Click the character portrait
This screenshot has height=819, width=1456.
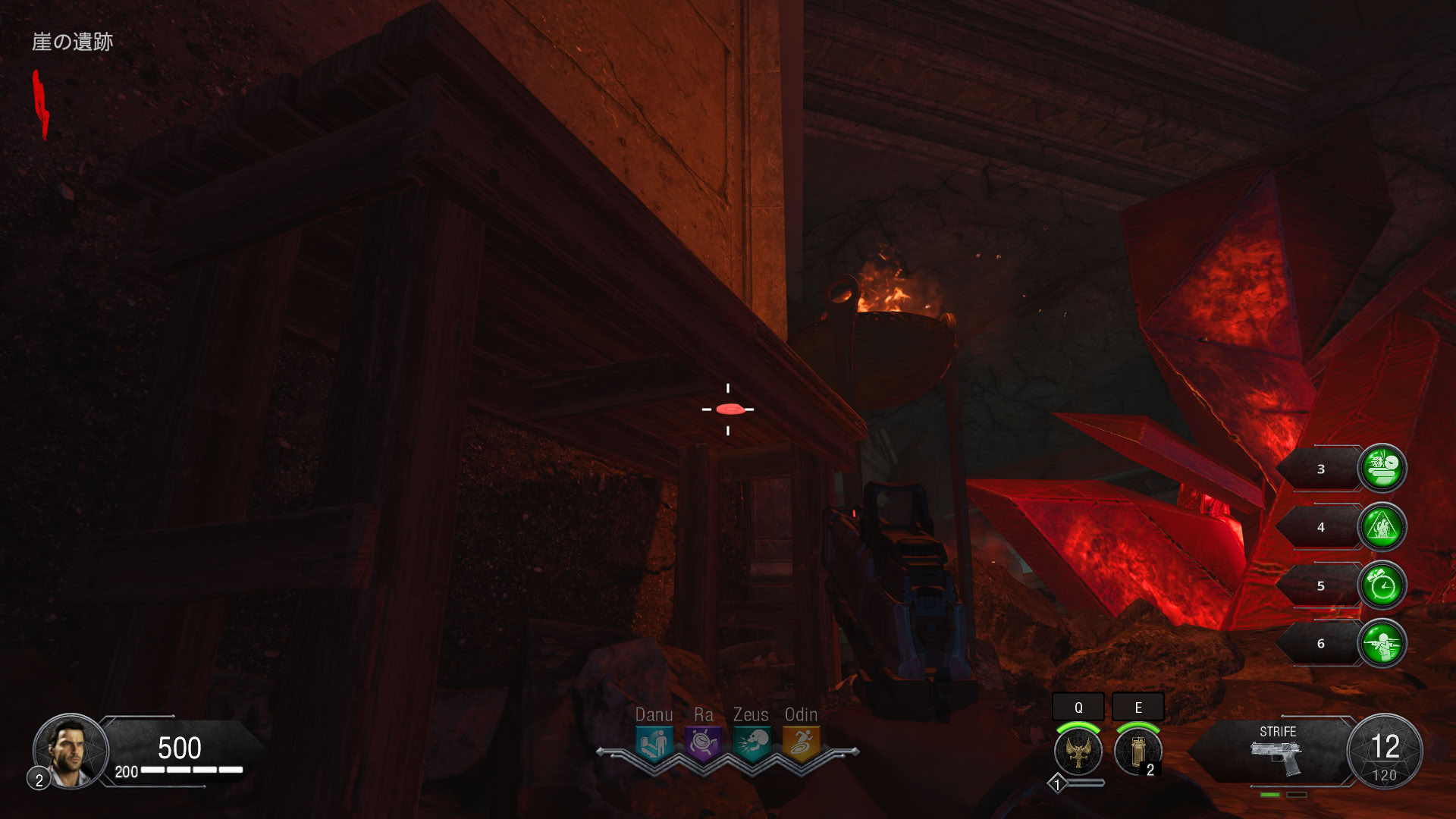71,751
